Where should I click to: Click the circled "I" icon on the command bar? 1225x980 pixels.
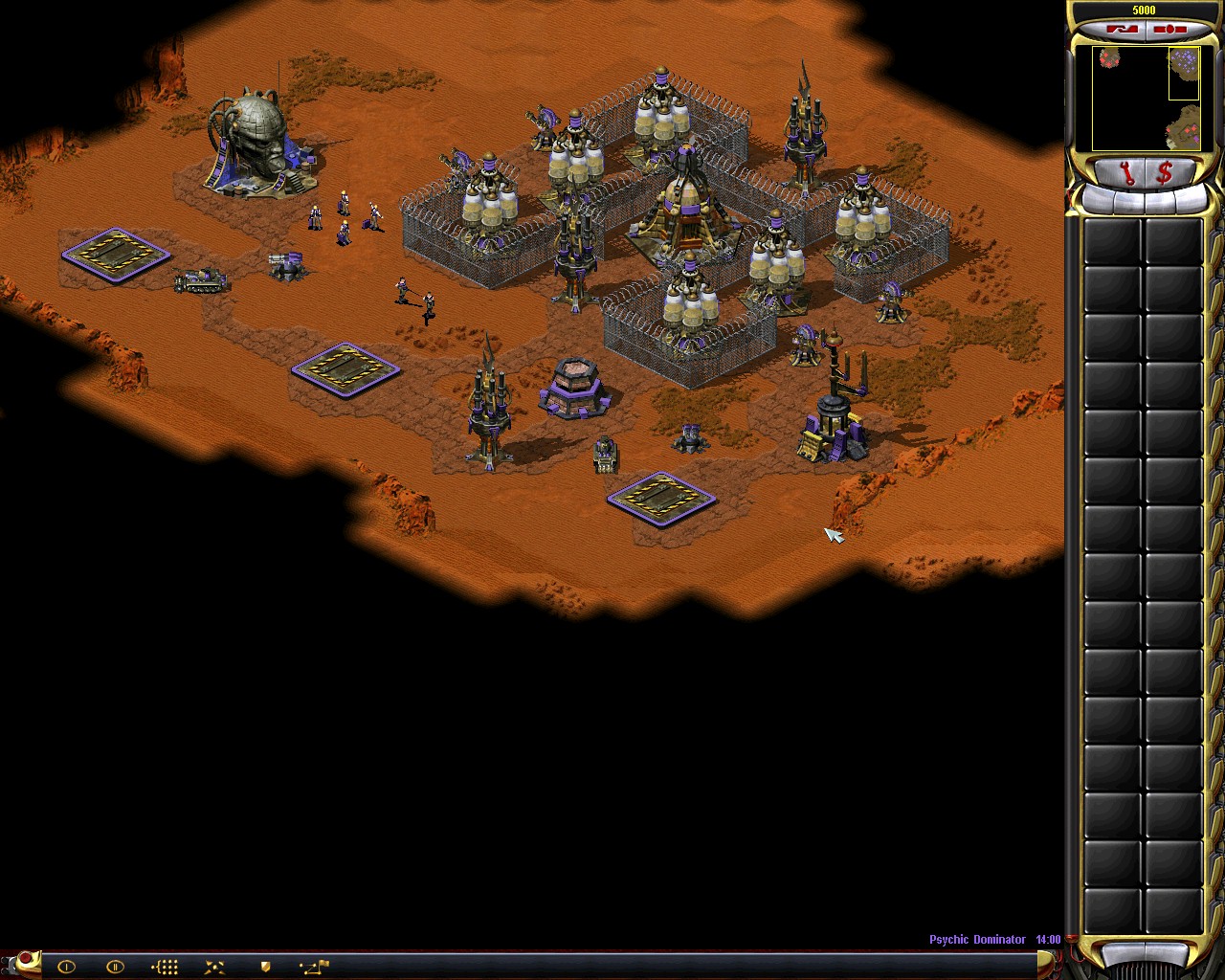pos(66,968)
